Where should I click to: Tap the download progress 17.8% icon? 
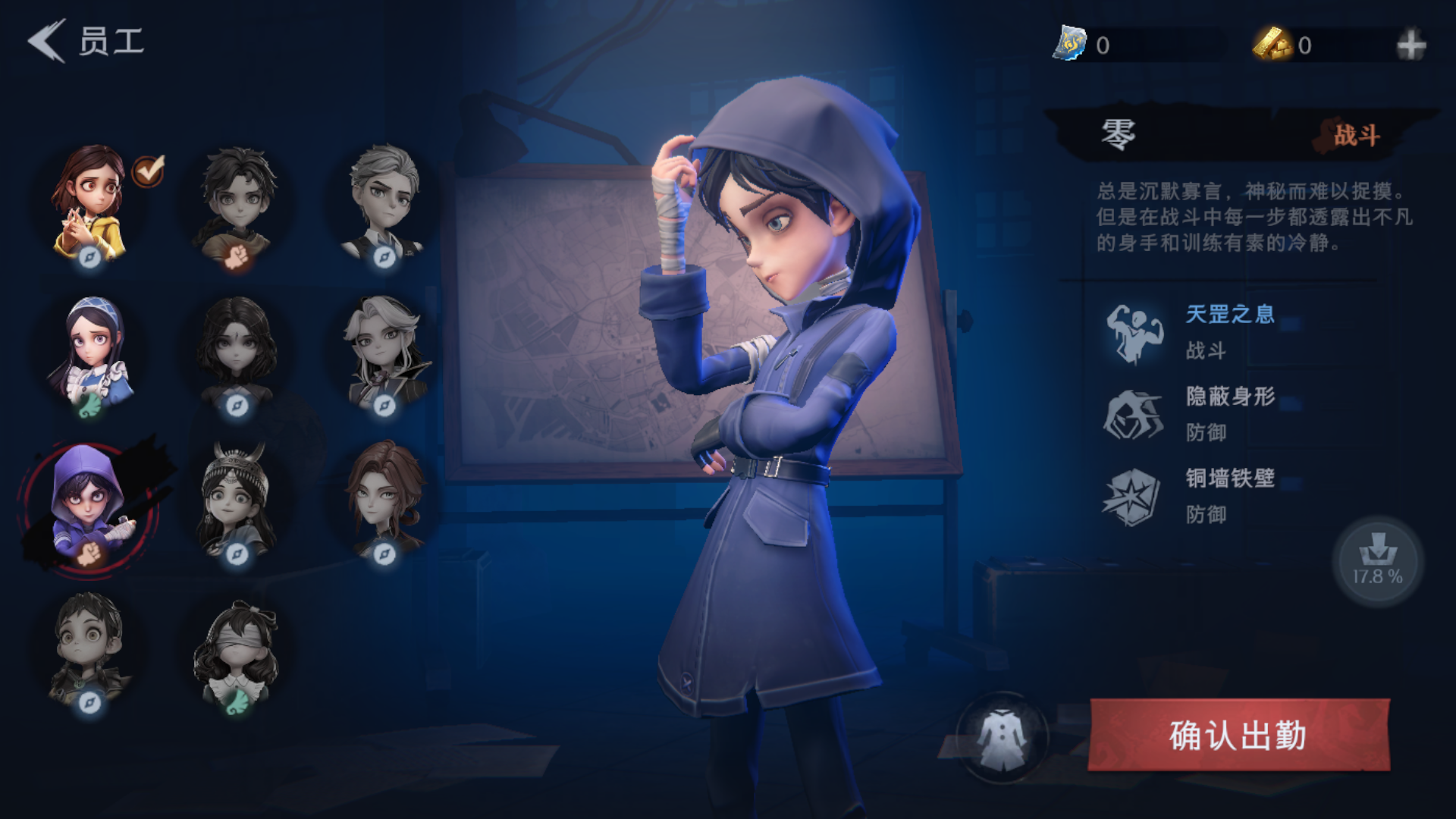(1377, 560)
